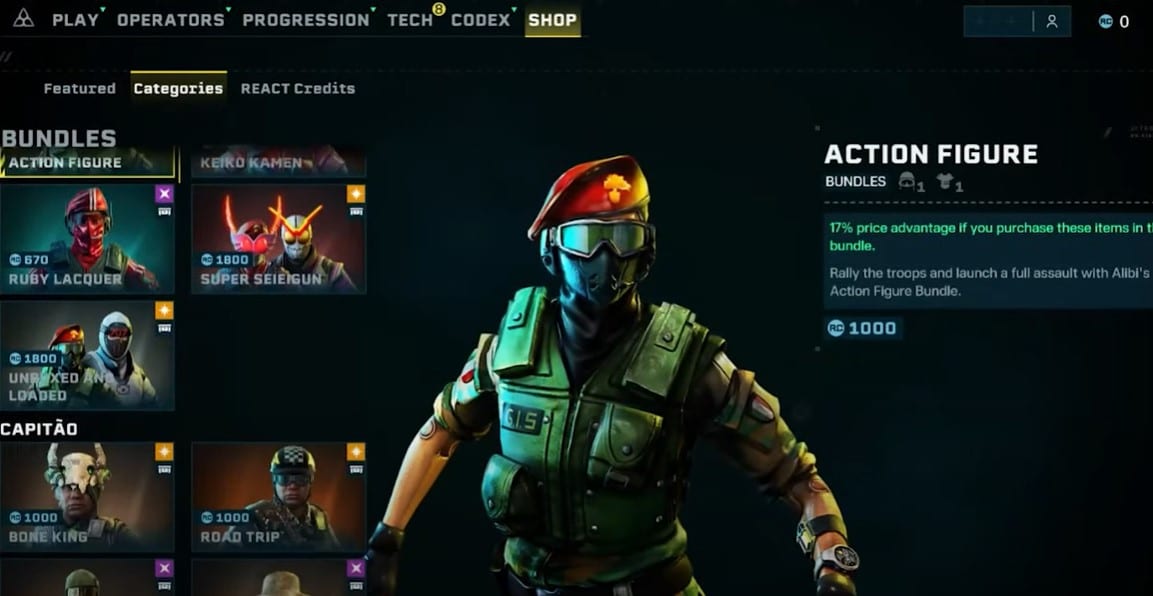Viewport: 1153px width, 596px height.
Task: Open the PROGRESSION menu
Action: pos(305,20)
